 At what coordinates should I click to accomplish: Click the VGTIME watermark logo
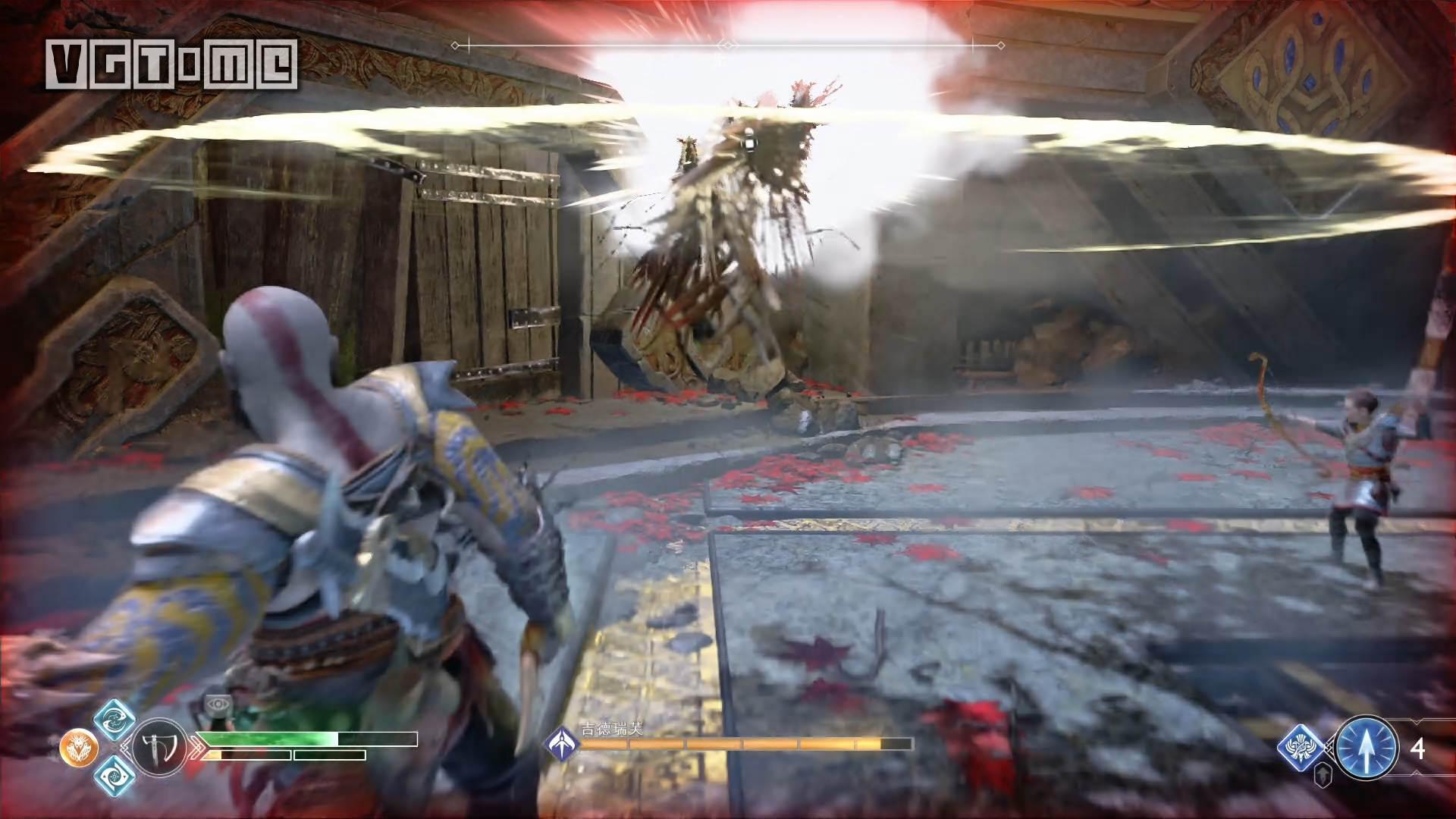pyautogui.click(x=171, y=63)
